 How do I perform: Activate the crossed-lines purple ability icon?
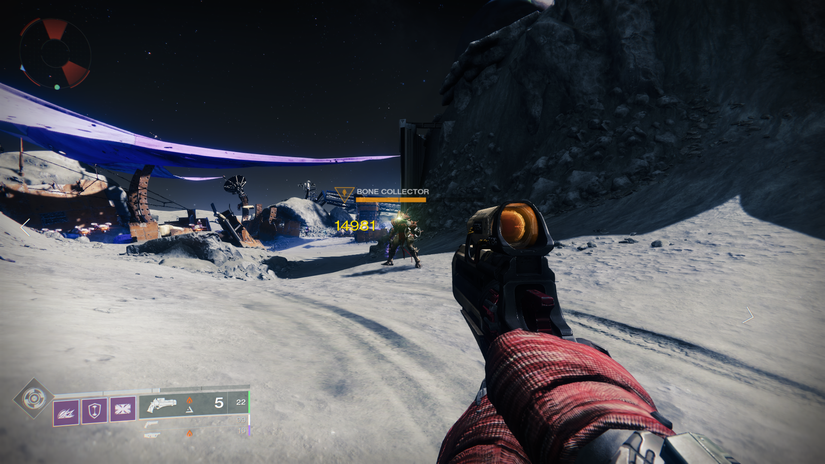click(x=122, y=409)
